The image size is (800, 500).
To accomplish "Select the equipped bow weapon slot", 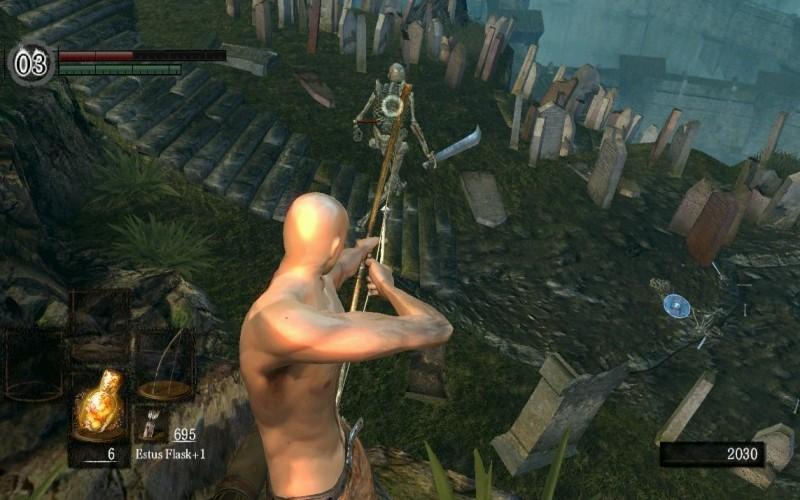I will [164, 364].
